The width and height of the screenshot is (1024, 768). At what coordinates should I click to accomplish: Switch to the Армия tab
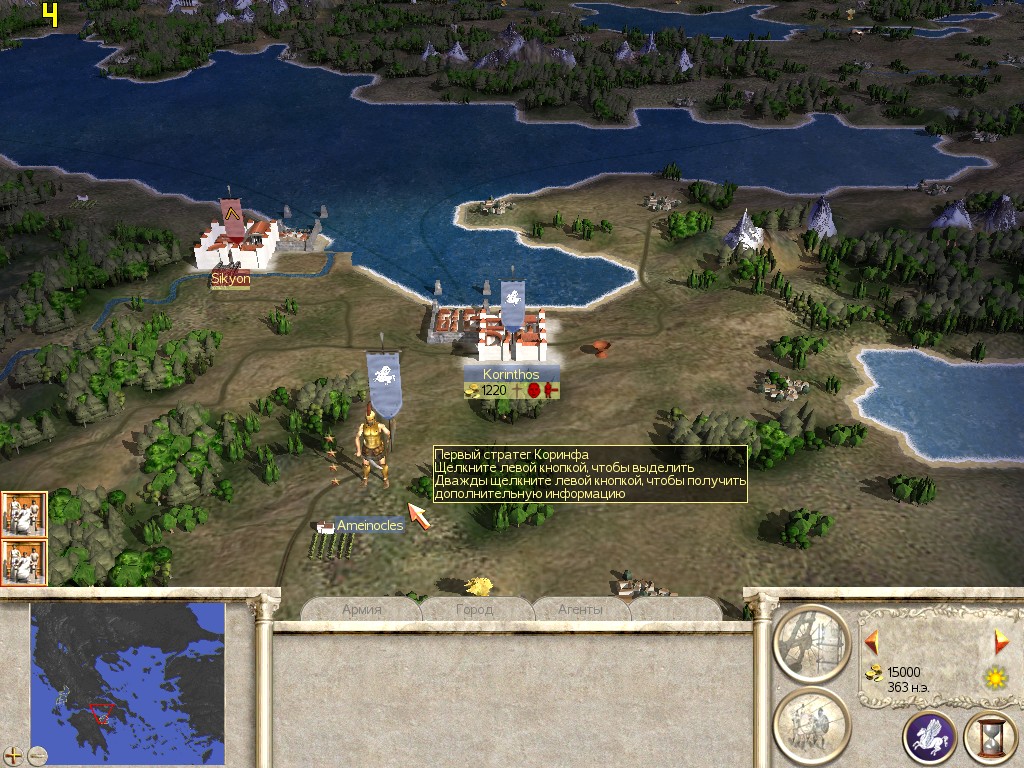(361, 609)
